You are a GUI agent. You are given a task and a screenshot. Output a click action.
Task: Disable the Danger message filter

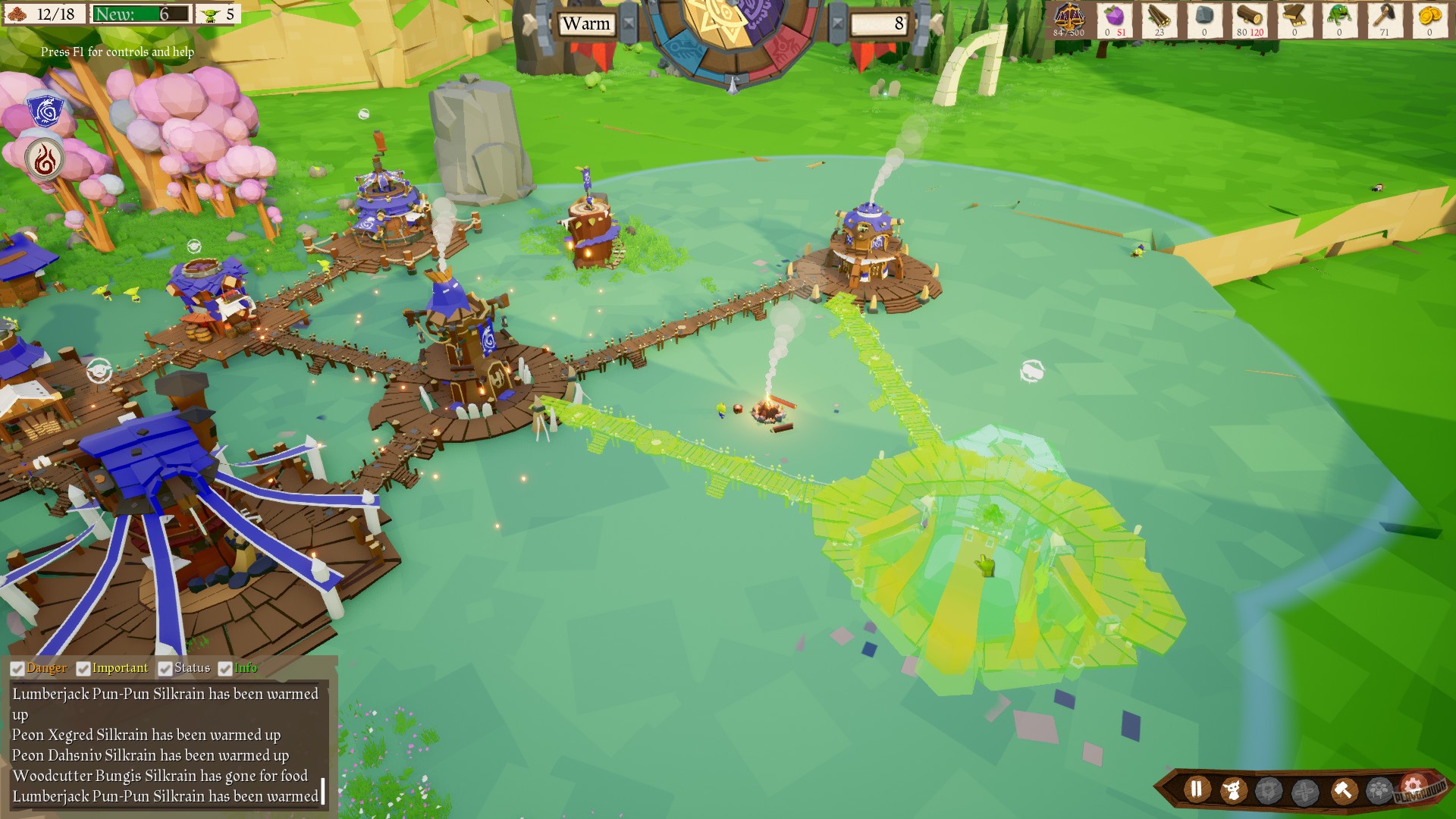[17, 668]
